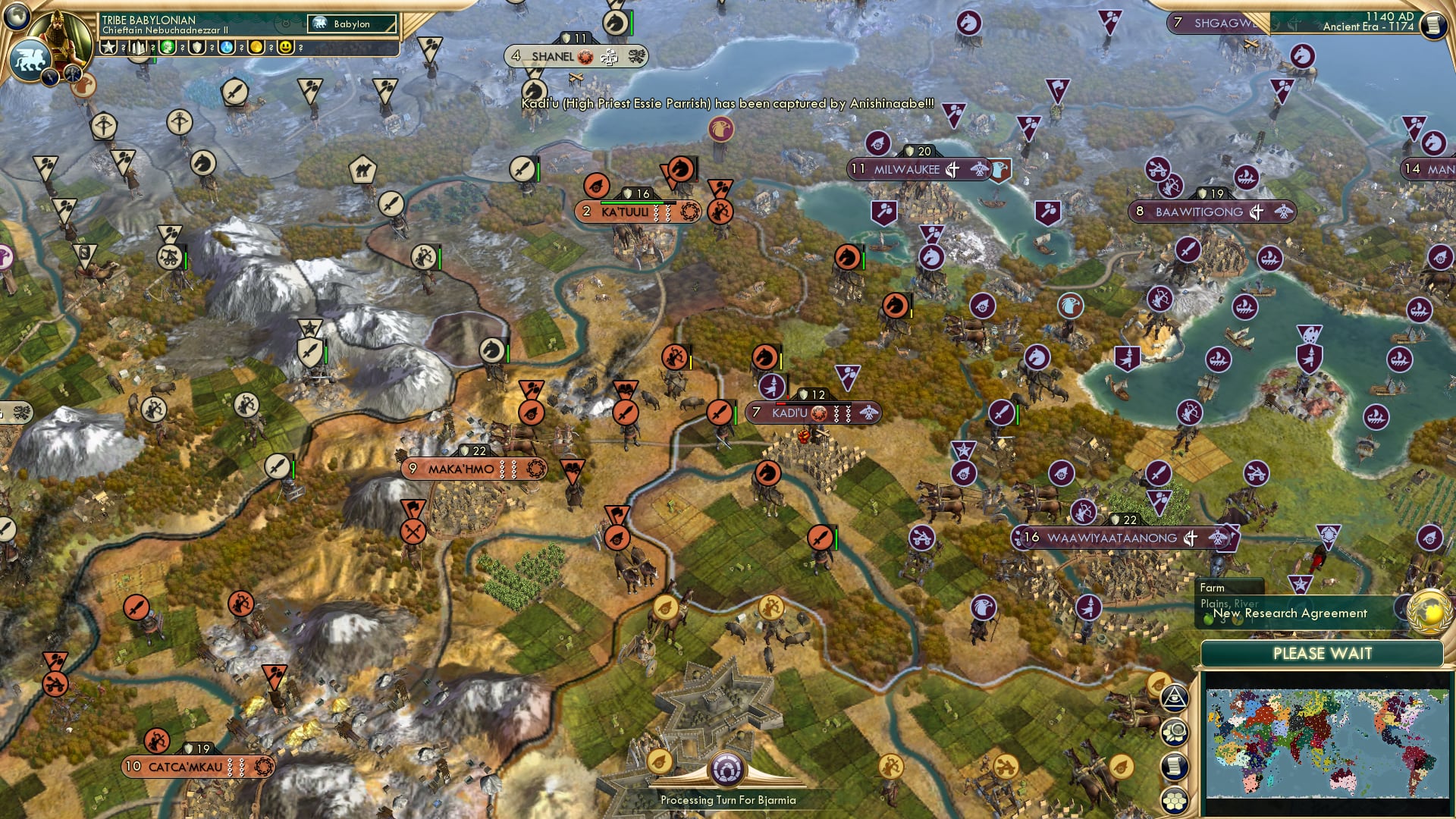Image resolution: width=1456 pixels, height=819 pixels.
Task: Click the science flask icon in top bar
Action: (x=226, y=48)
